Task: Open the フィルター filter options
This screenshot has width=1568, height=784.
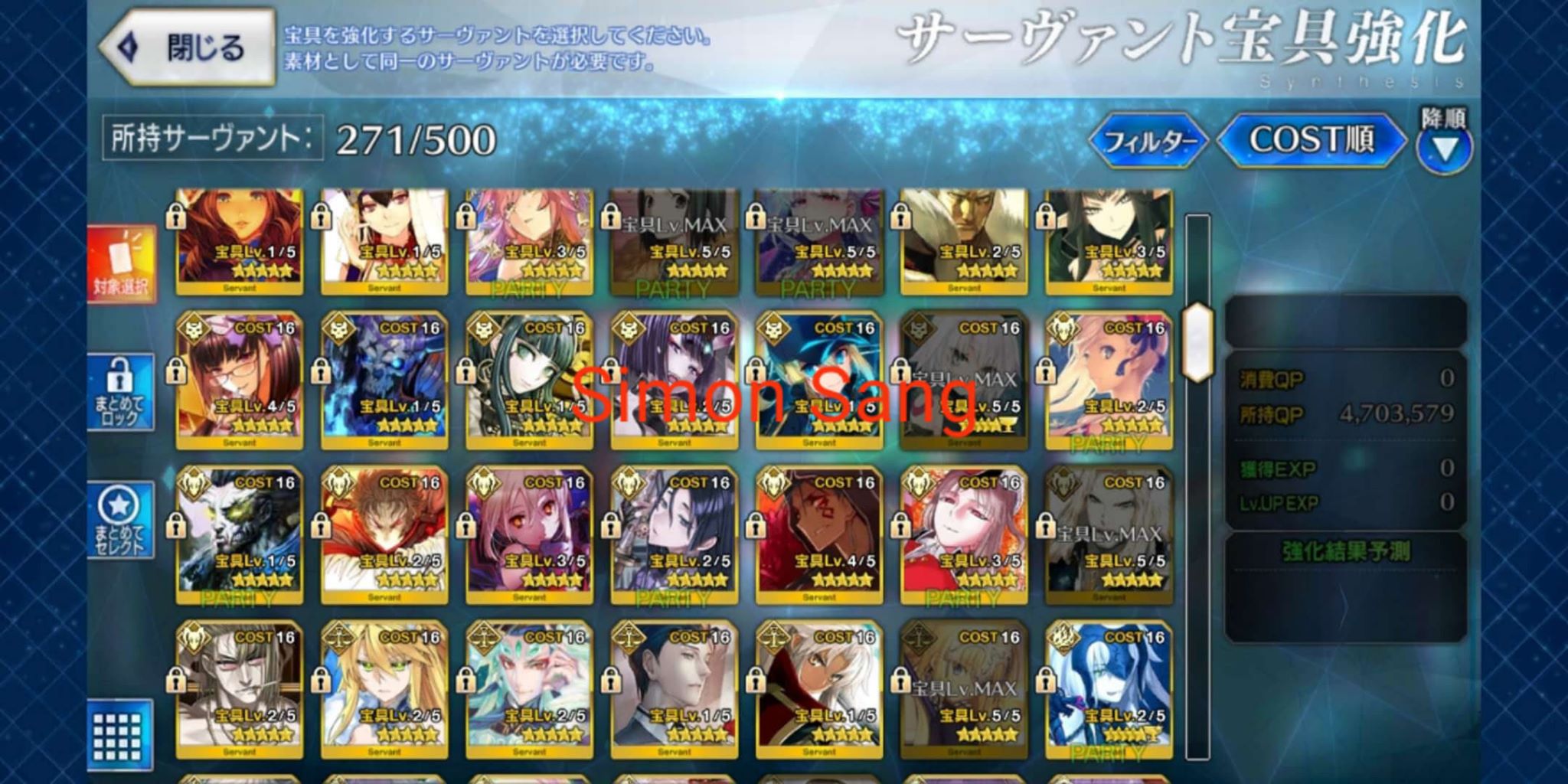Action: tap(1149, 141)
